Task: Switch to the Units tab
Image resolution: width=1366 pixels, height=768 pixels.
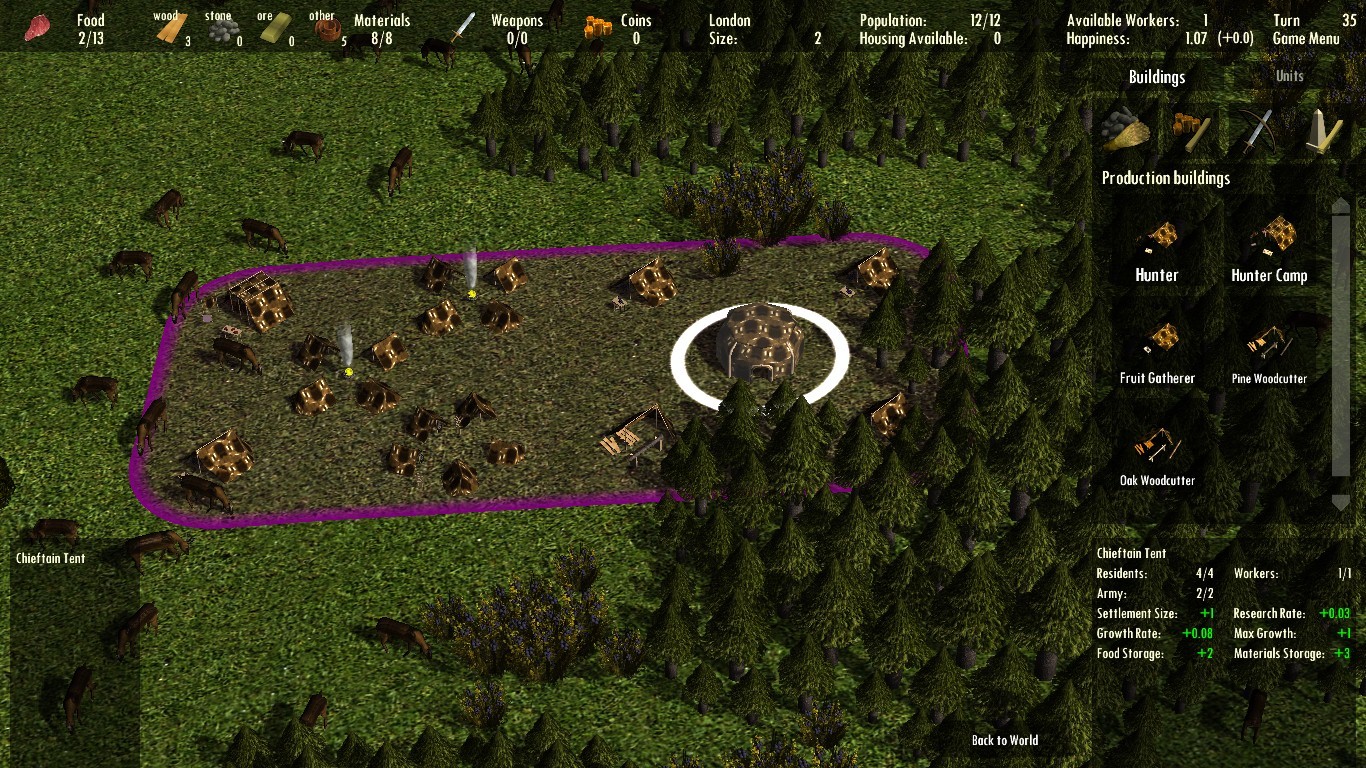Action: (x=1289, y=75)
